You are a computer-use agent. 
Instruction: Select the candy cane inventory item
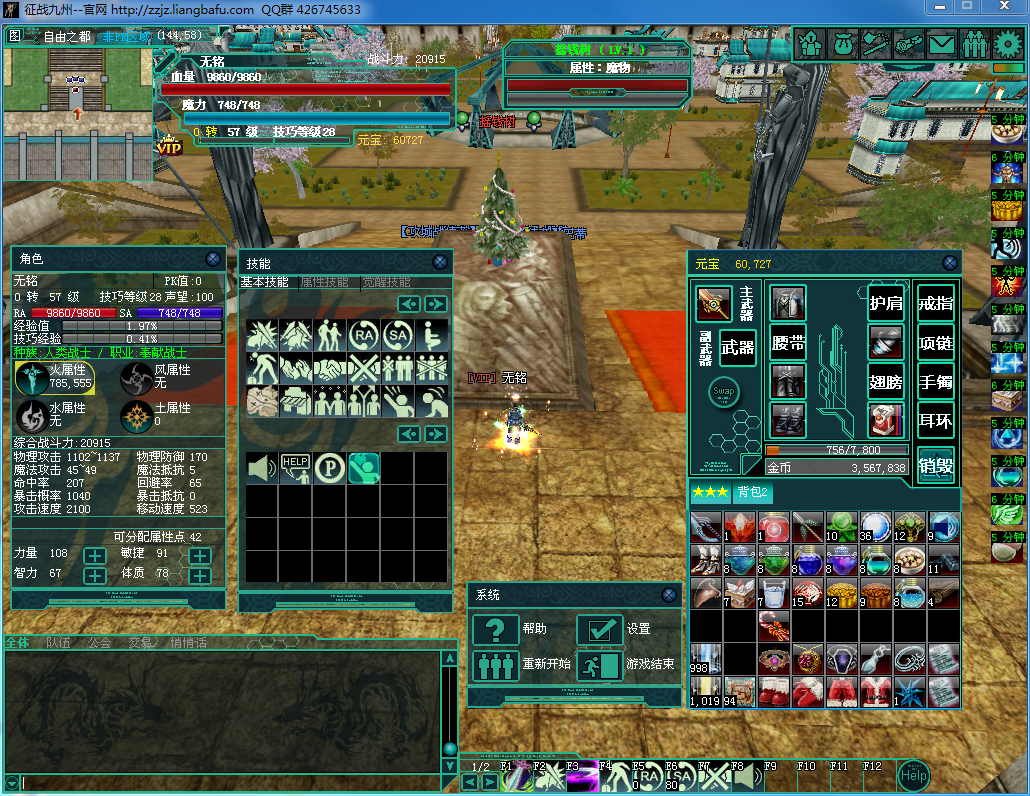coord(775,626)
